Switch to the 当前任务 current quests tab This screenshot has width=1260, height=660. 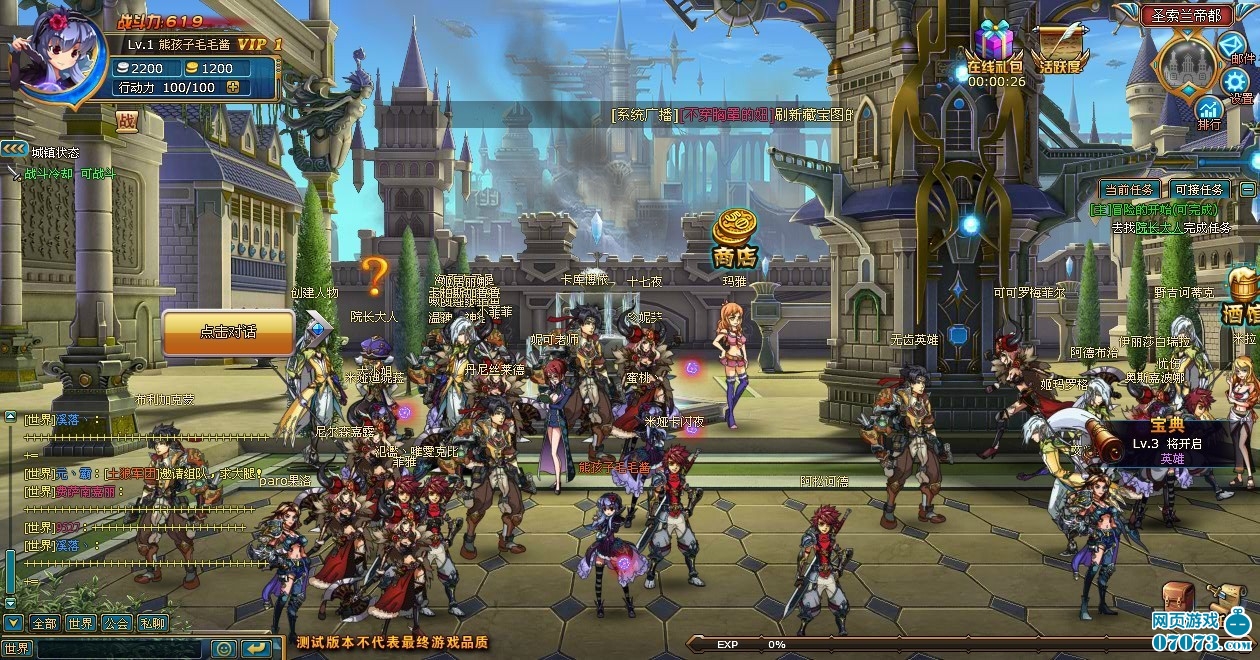point(1129,189)
